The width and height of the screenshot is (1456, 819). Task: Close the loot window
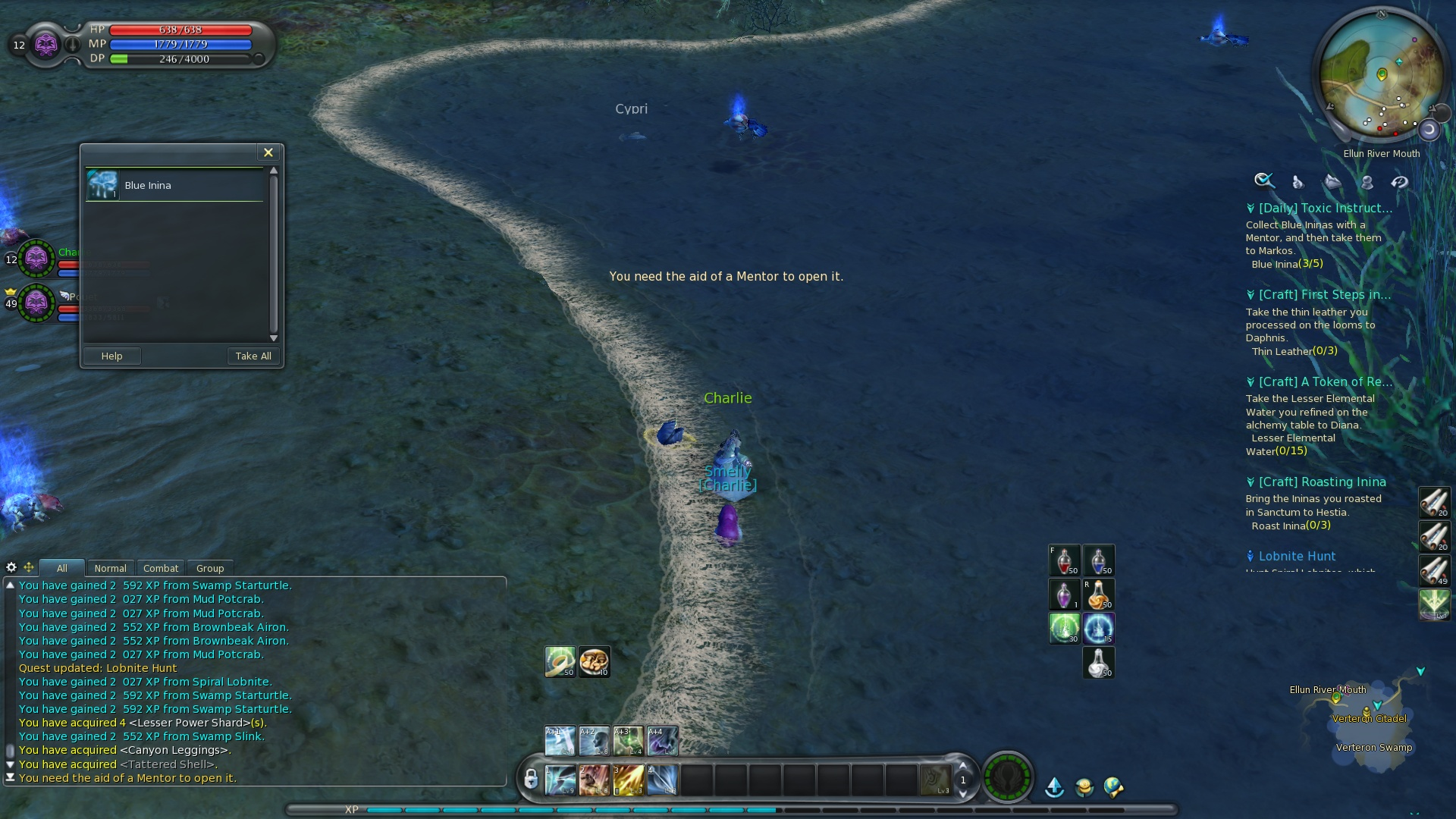(268, 152)
